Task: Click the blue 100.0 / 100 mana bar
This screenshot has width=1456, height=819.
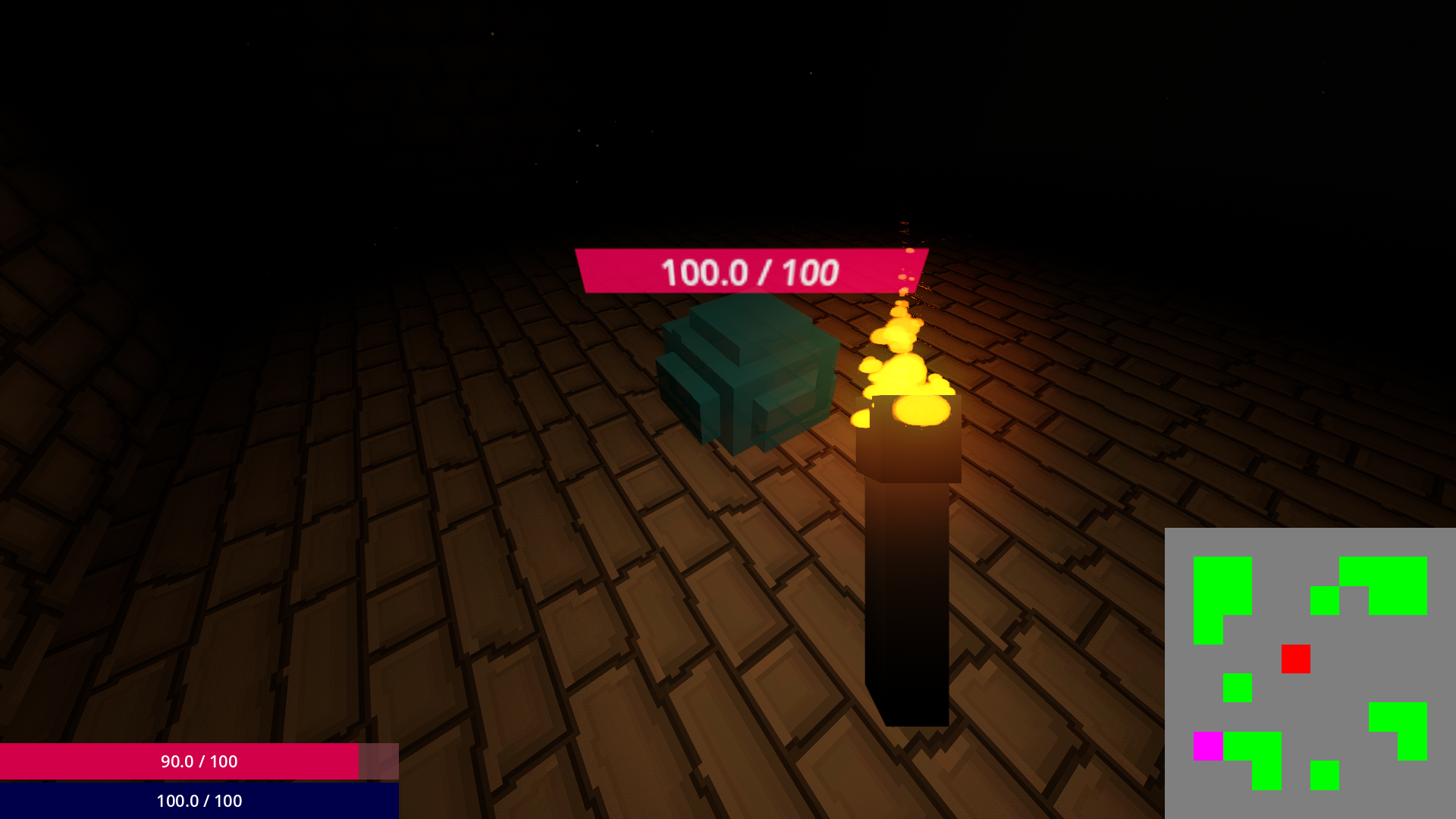Action: pyautogui.click(x=197, y=801)
